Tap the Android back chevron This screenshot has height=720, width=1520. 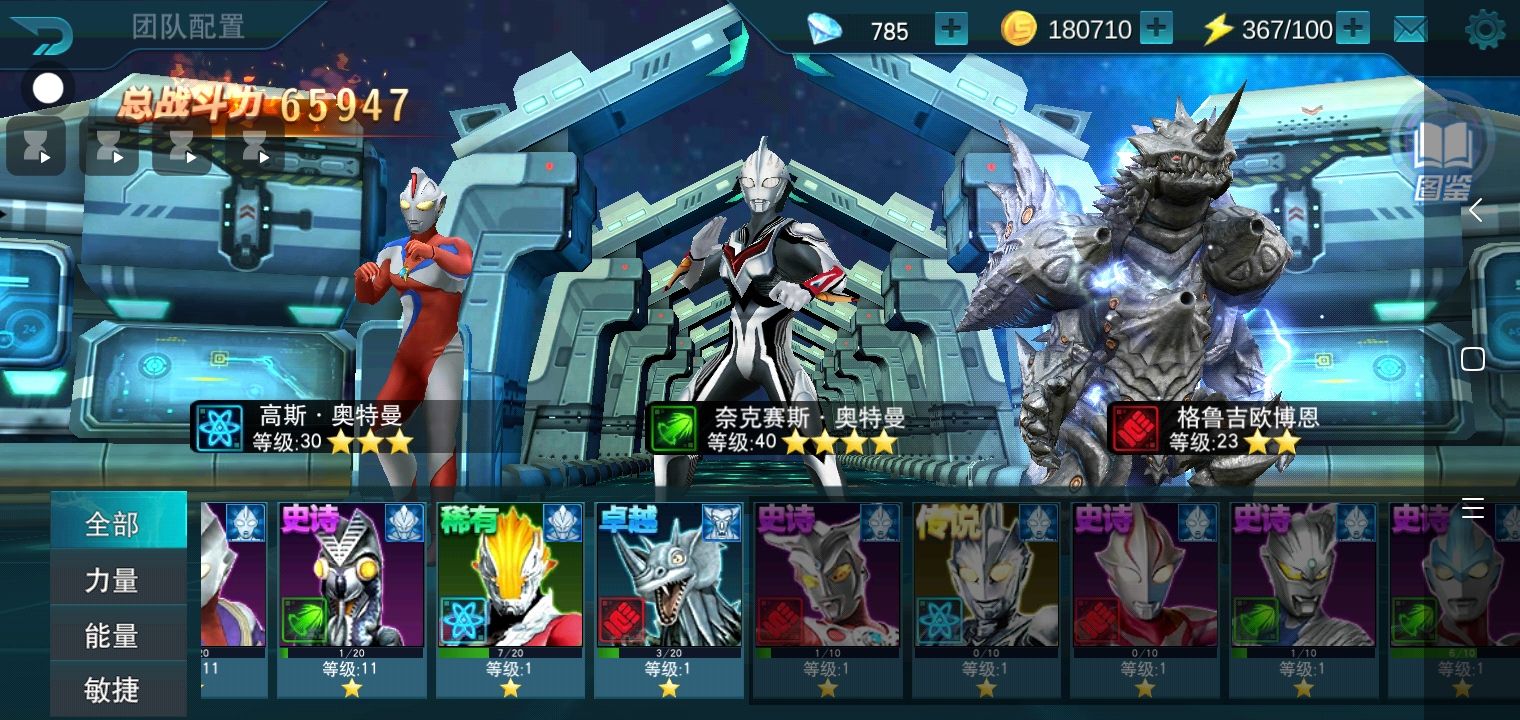(x=1474, y=211)
